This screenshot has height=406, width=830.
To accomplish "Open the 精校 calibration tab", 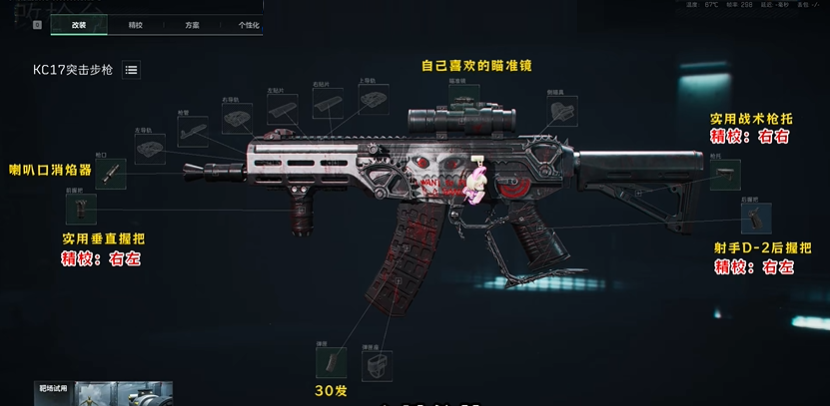I will point(135,24).
